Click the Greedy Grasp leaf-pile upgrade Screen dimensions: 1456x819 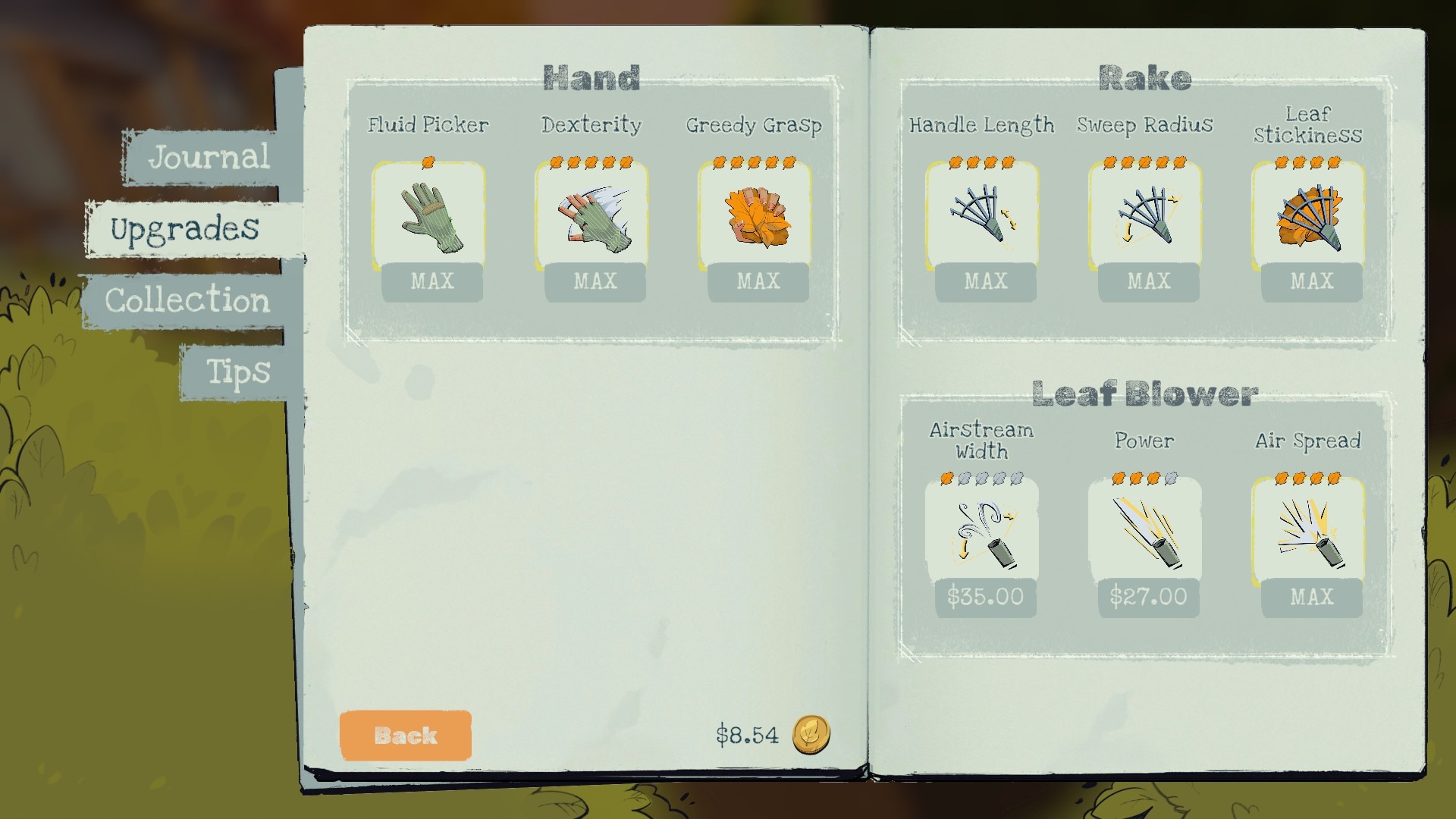(x=757, y=218)
